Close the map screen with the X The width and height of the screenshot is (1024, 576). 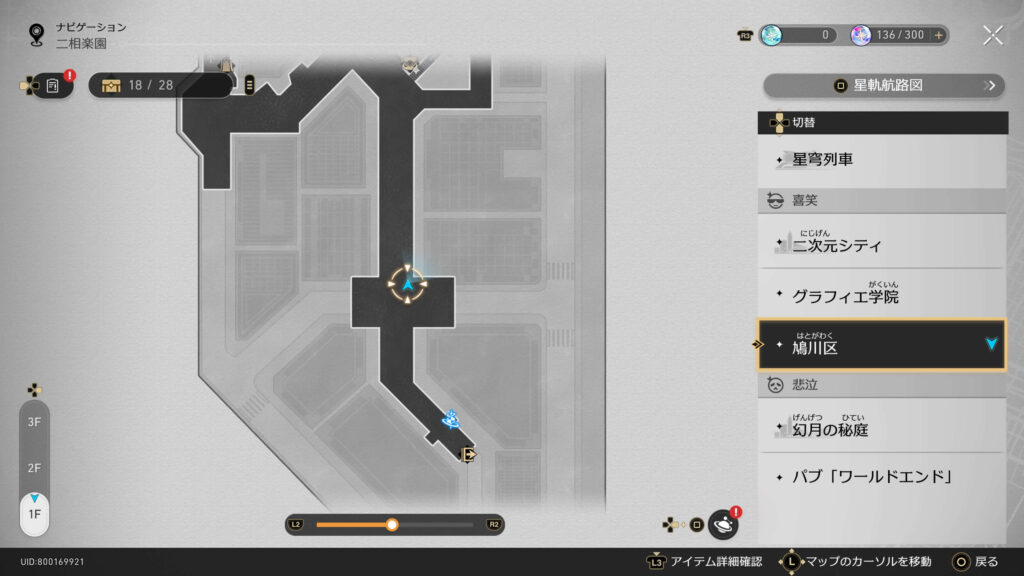992,35
